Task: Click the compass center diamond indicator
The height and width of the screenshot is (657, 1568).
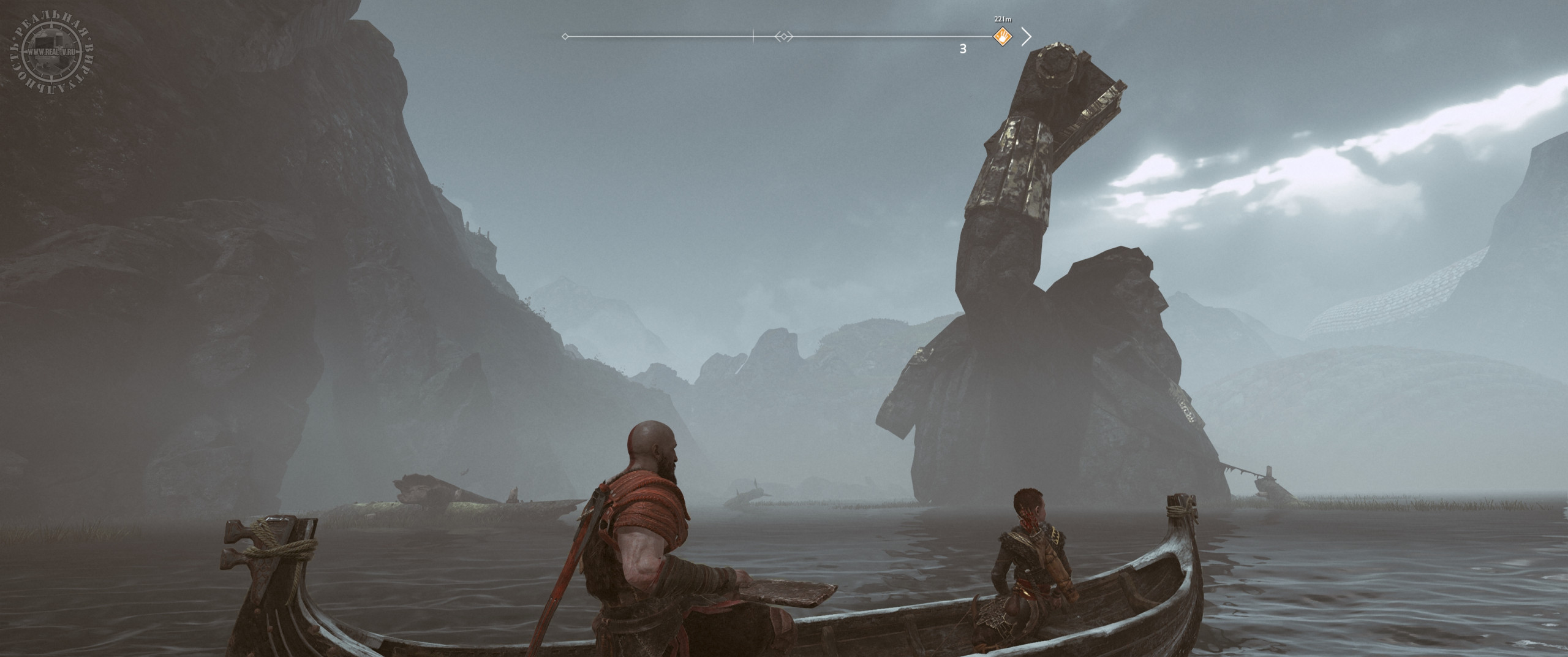Action: tap(783, 37)
